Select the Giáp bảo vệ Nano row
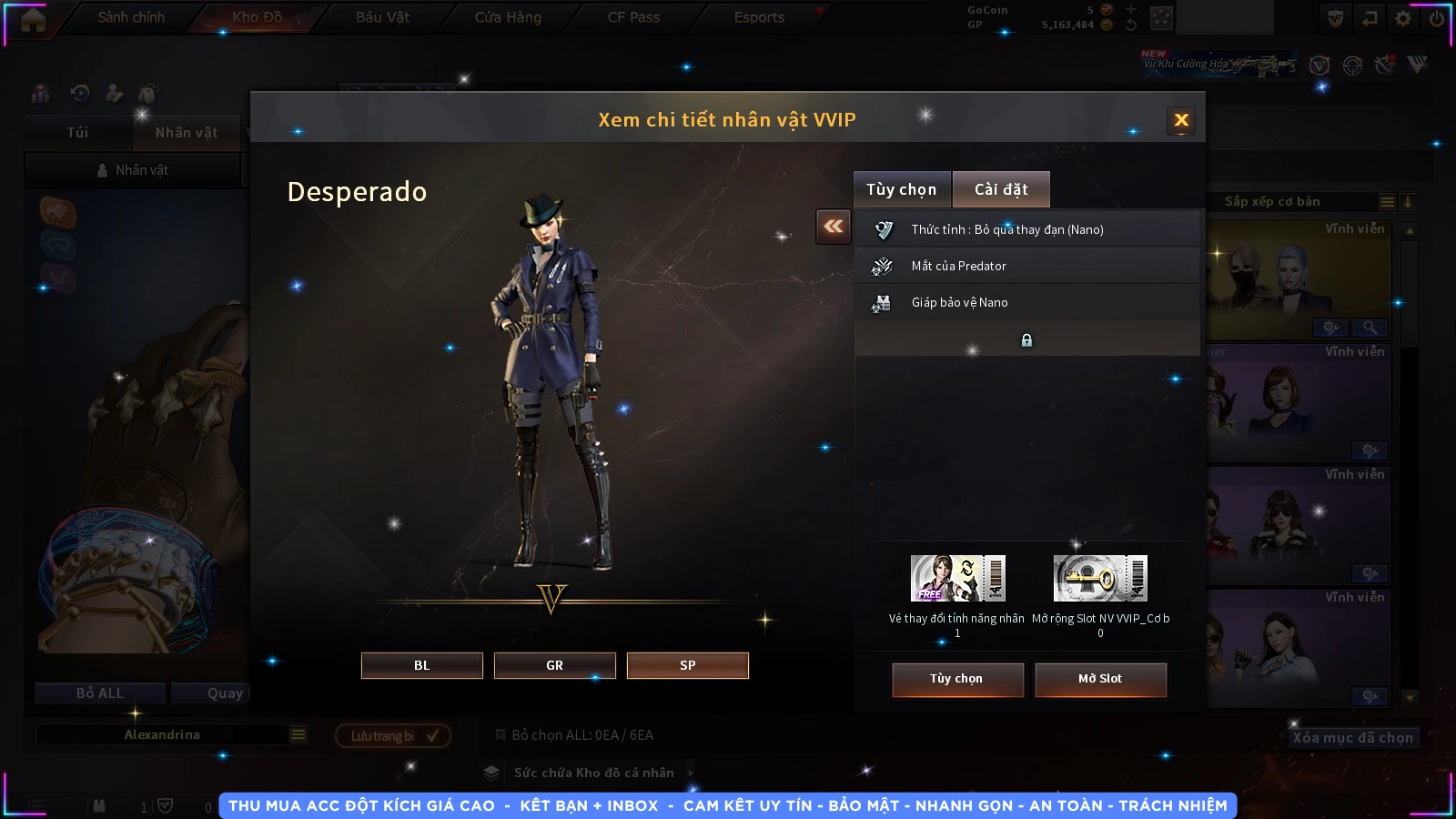 pyautogui.click(x=1026, y=302)
